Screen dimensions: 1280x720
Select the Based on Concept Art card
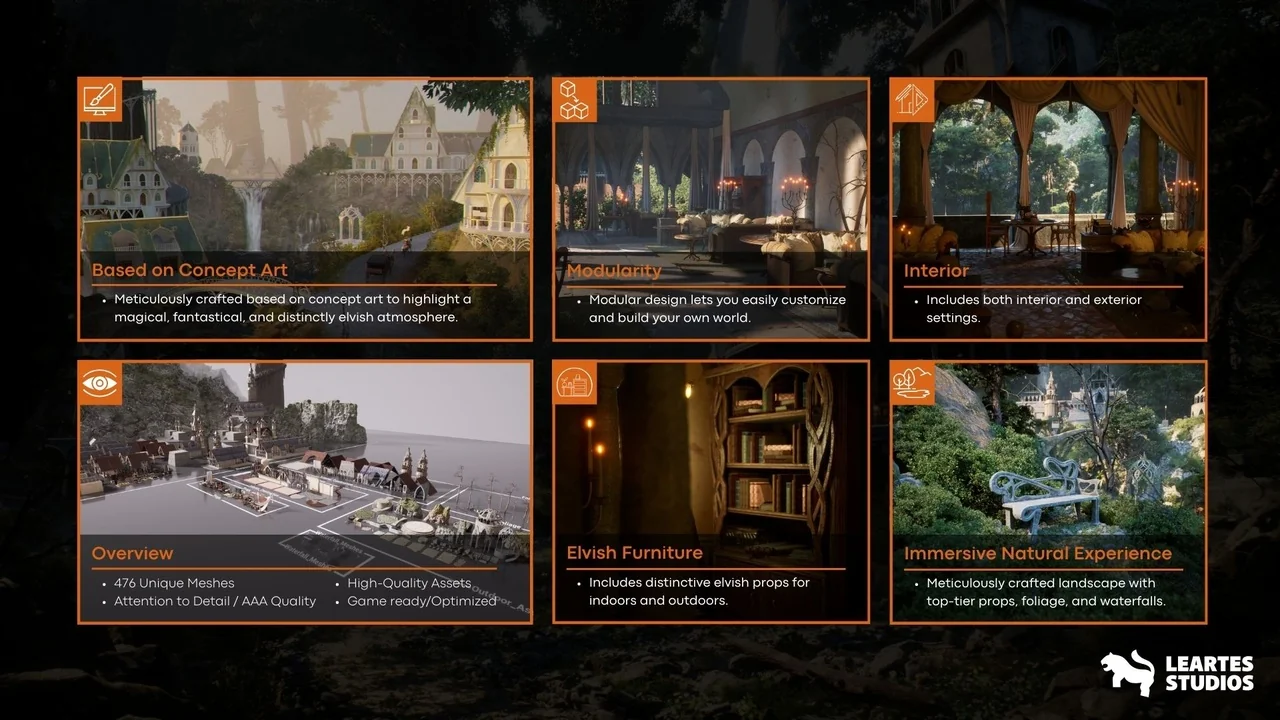pyautogui.click(x=305, y=209)
